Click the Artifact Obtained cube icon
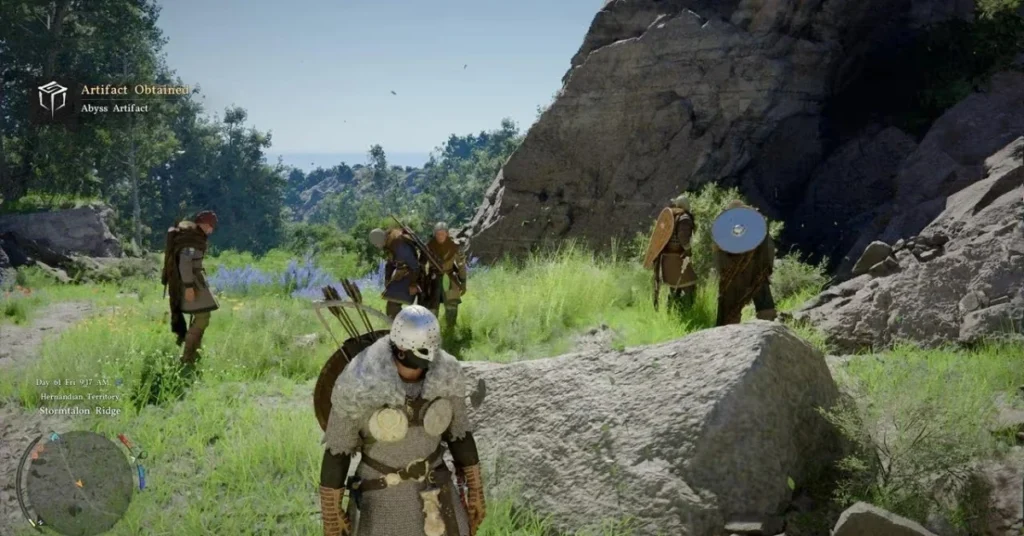The height and width of the screenshot is (536, 1024). pos(52,97)
